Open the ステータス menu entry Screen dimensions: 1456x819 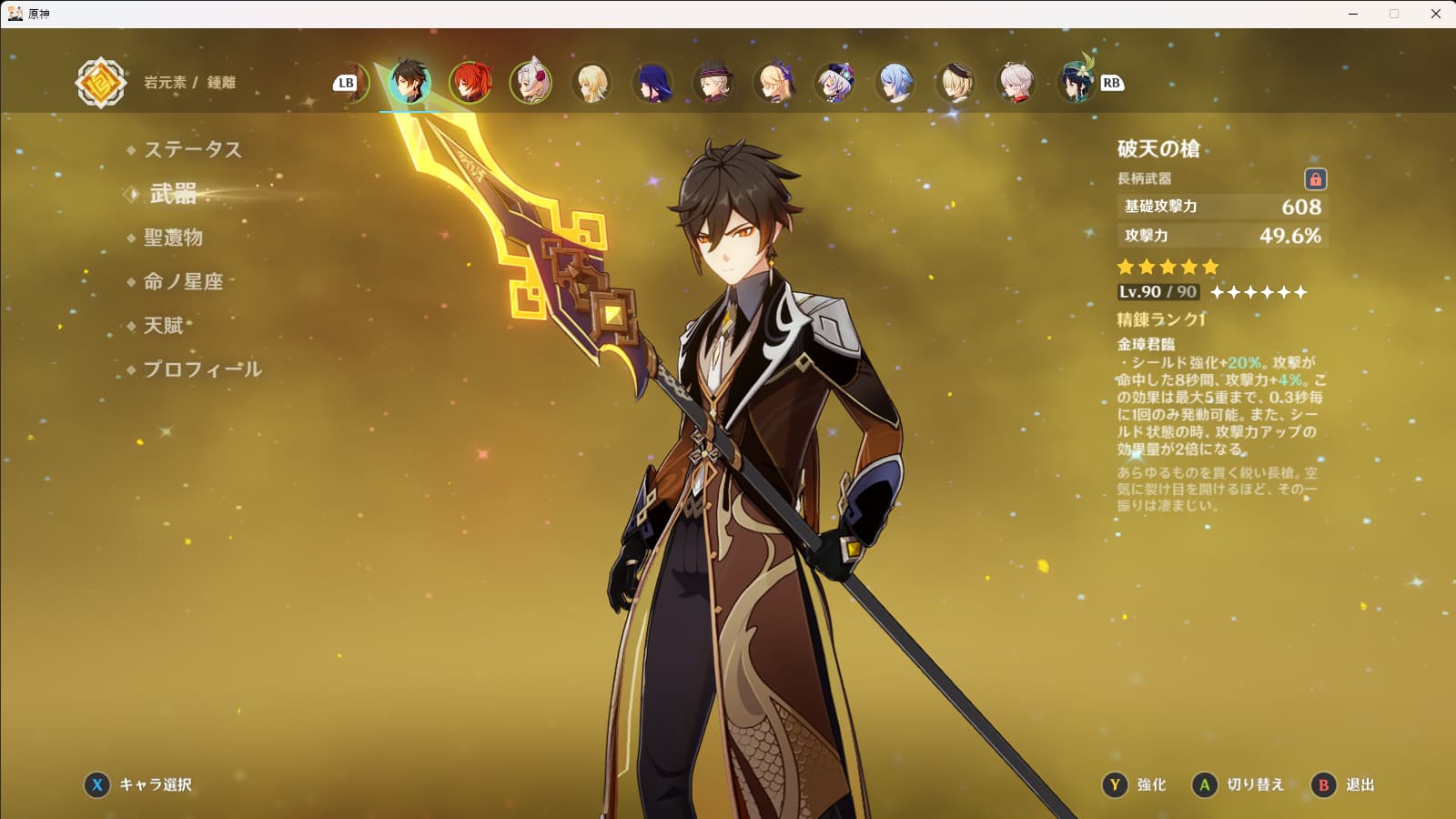coord(192,149)
